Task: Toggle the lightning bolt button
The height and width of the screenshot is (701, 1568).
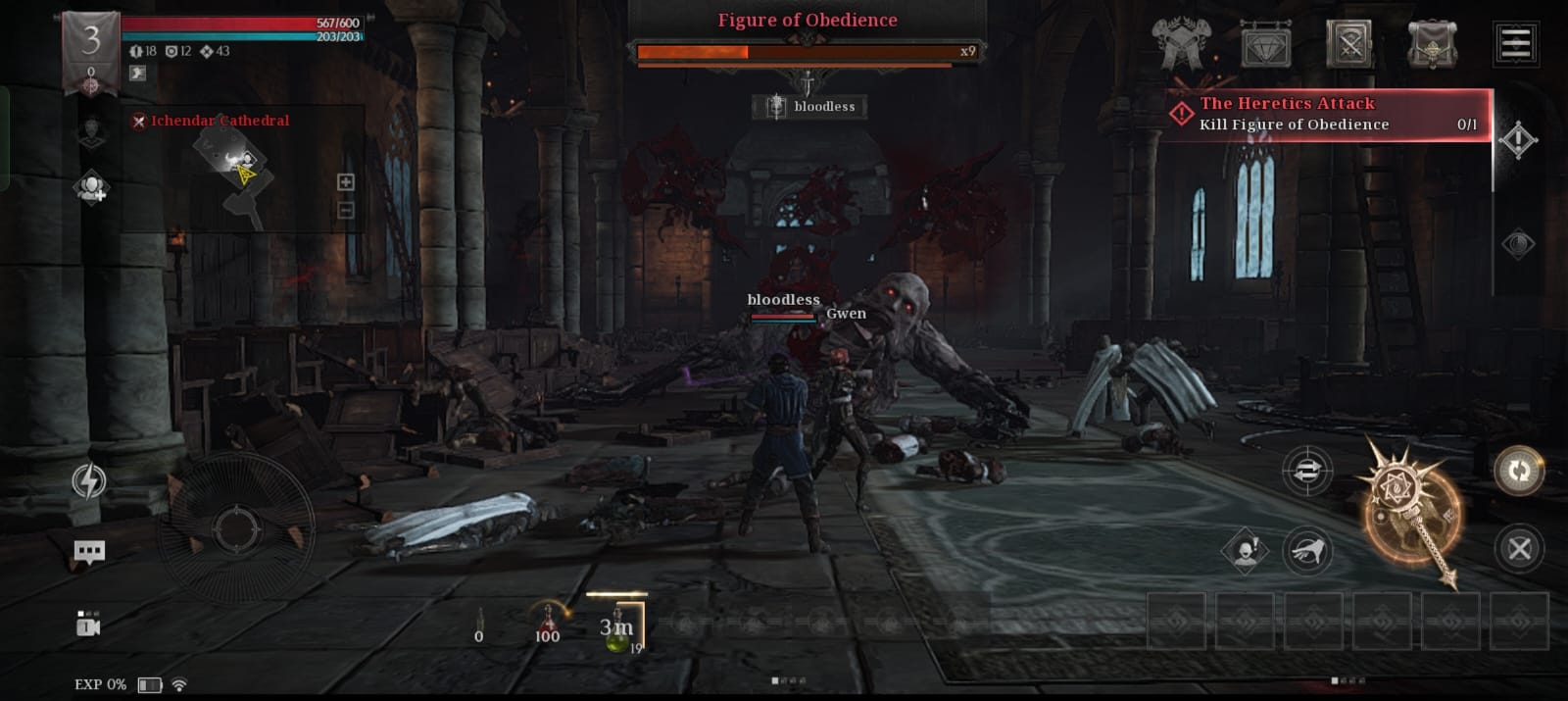Action: (x=89, y=480)
